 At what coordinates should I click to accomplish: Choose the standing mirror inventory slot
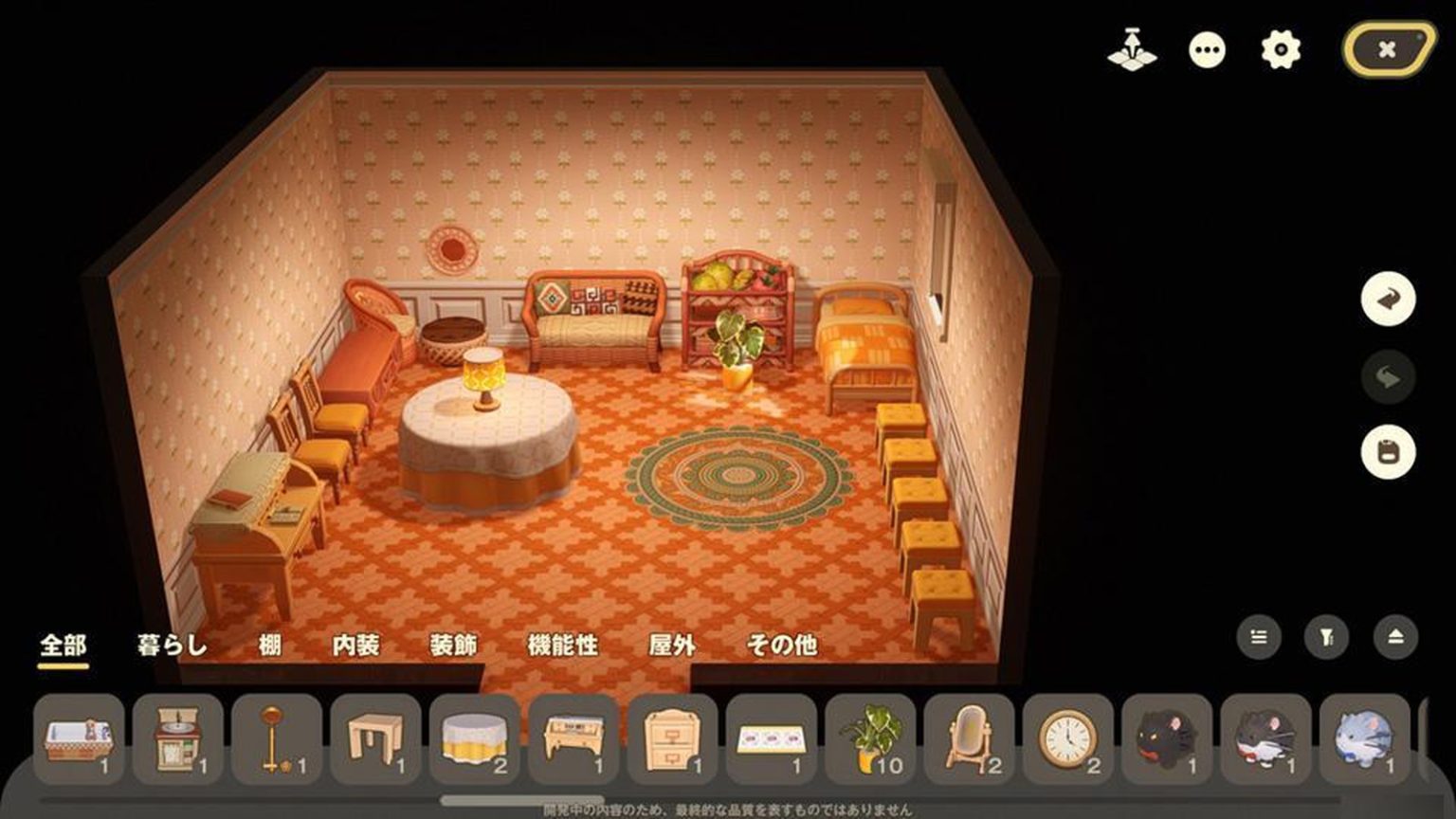(969, 739)
